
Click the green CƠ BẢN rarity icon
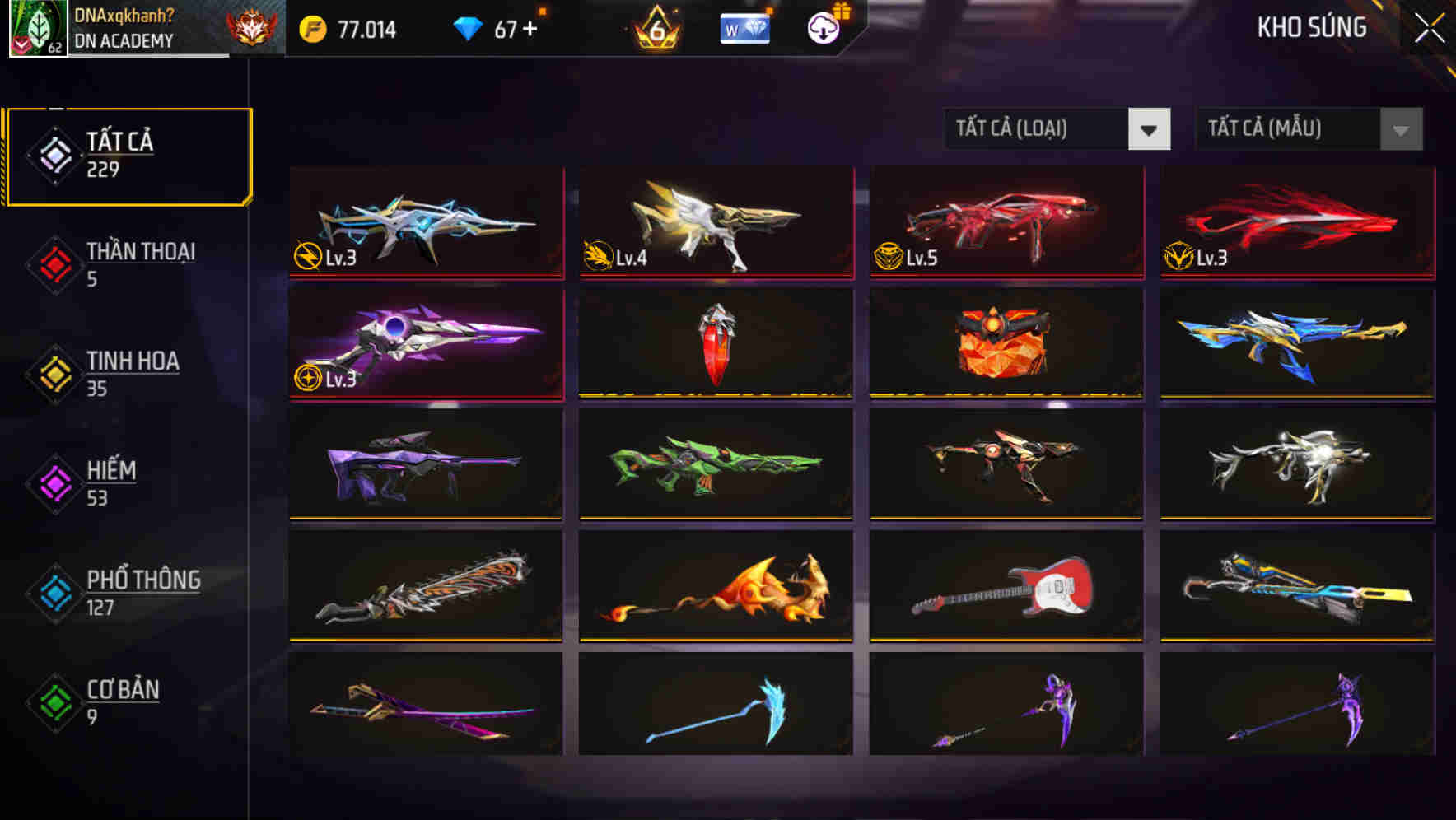coord(53,701)
